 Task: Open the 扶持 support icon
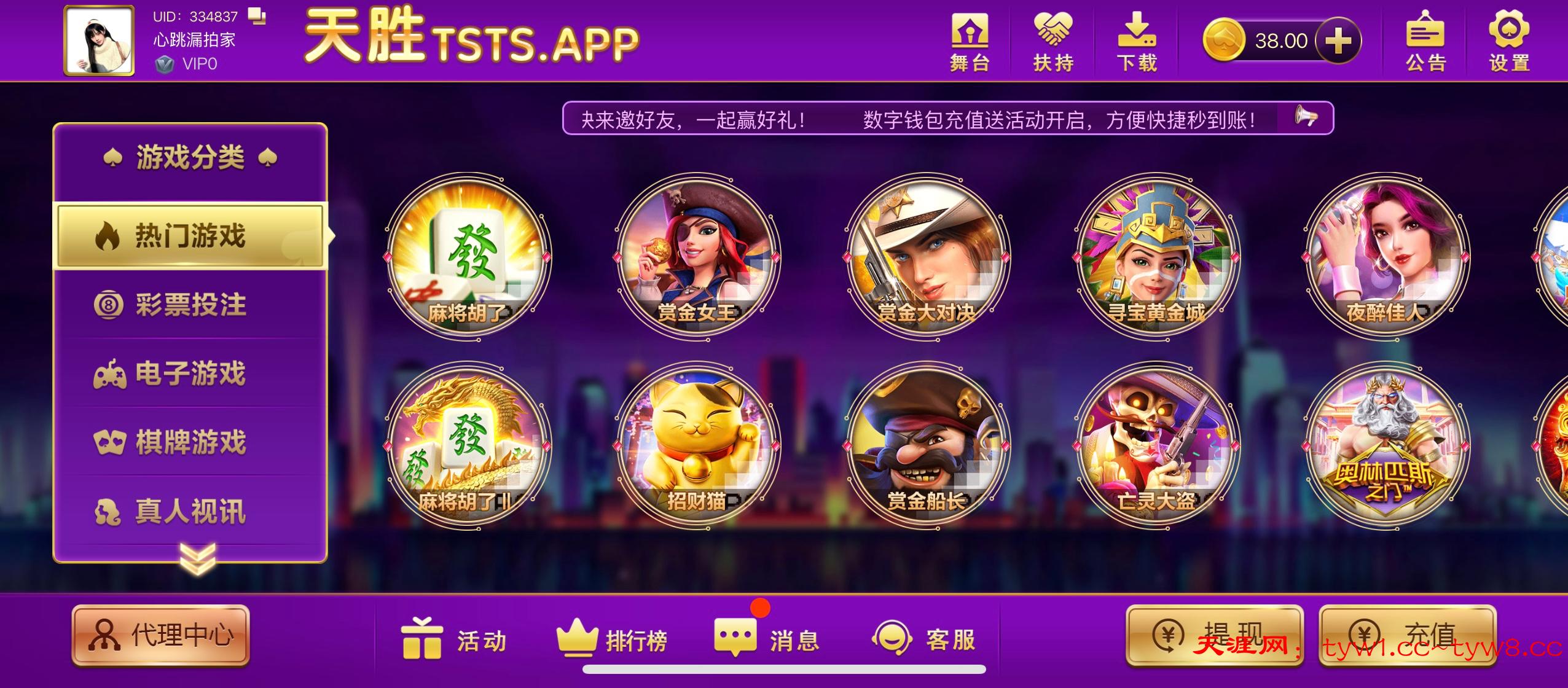[1053, 42]
